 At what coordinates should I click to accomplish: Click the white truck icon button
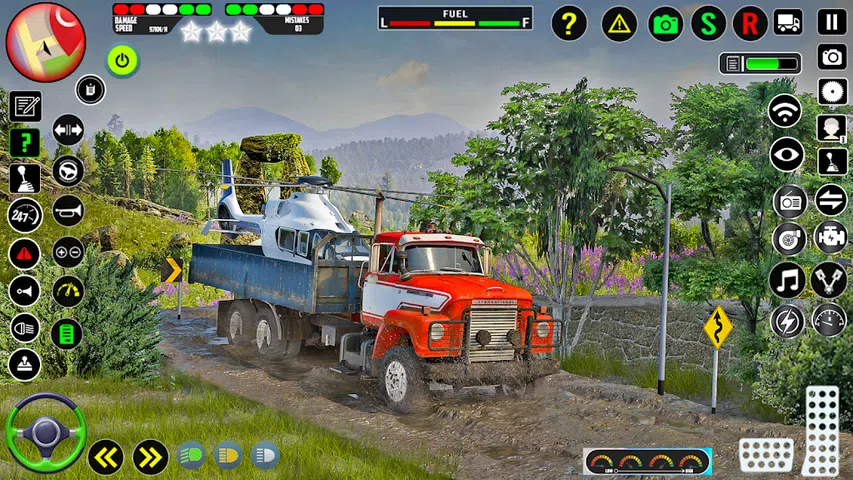(788, 22)
